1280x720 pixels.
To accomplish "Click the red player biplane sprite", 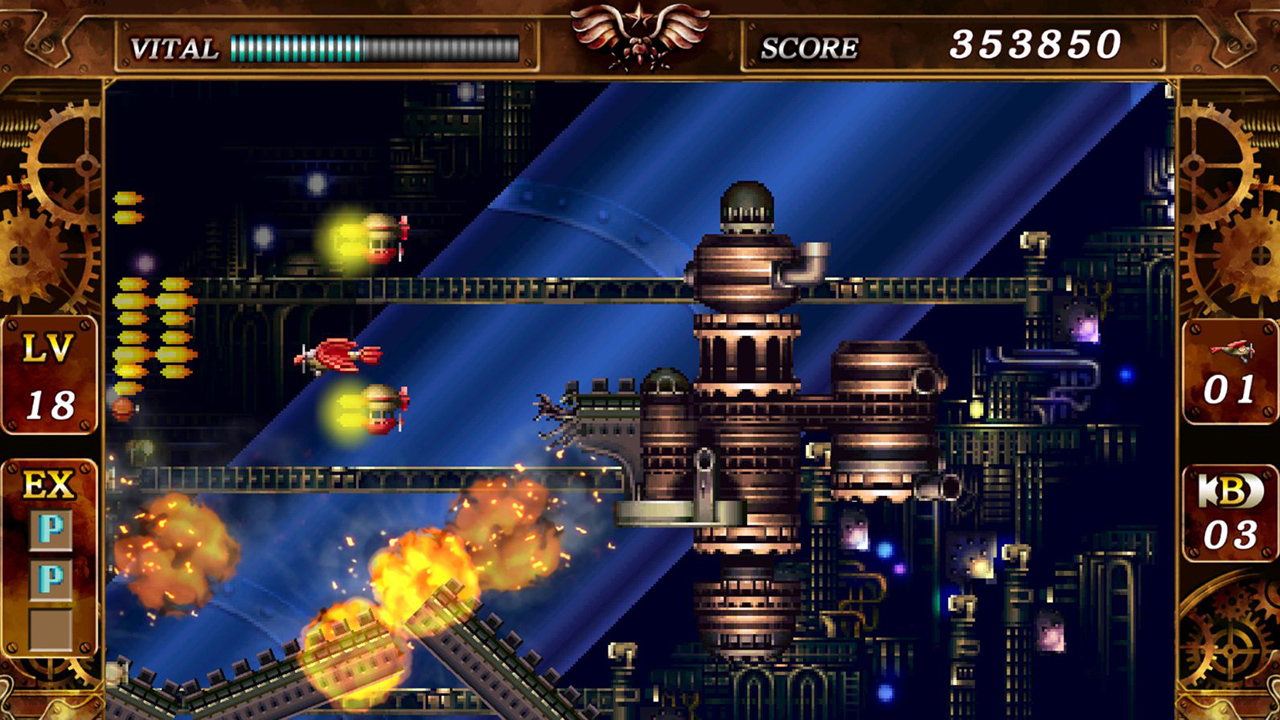I will click(x=337, y=356).
